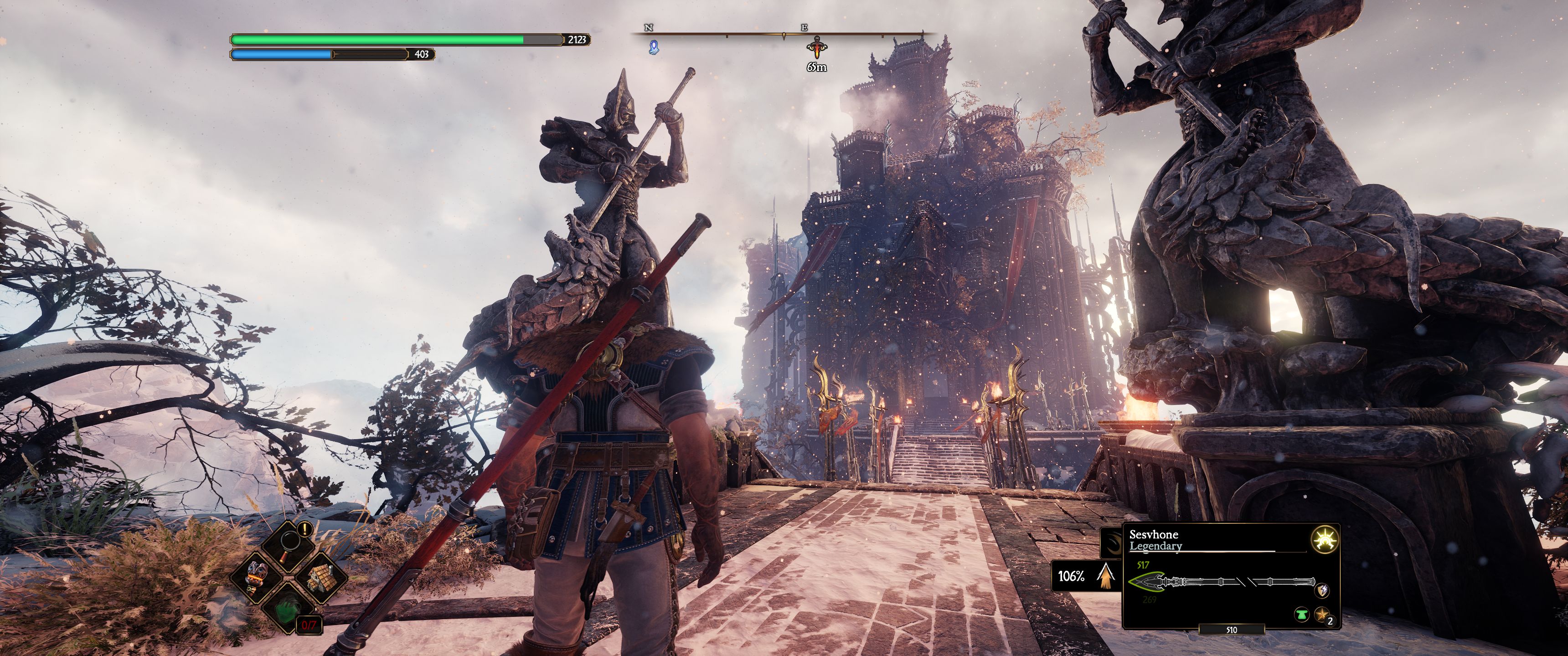Click the flaming sword compass marker
The image size is (1568, 656).
coord(815,47)
